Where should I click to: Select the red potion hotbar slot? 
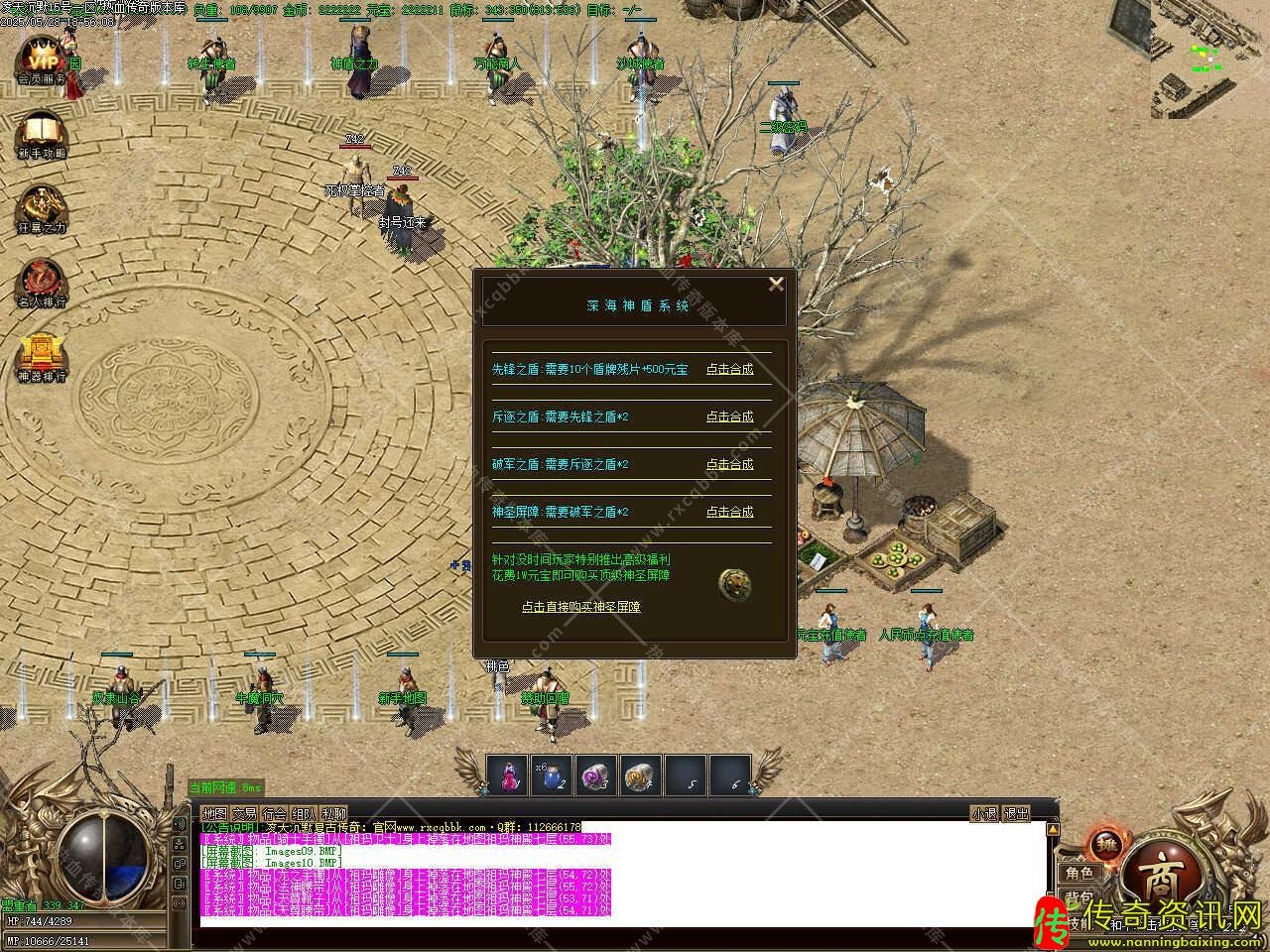click(x=509, y=775)
